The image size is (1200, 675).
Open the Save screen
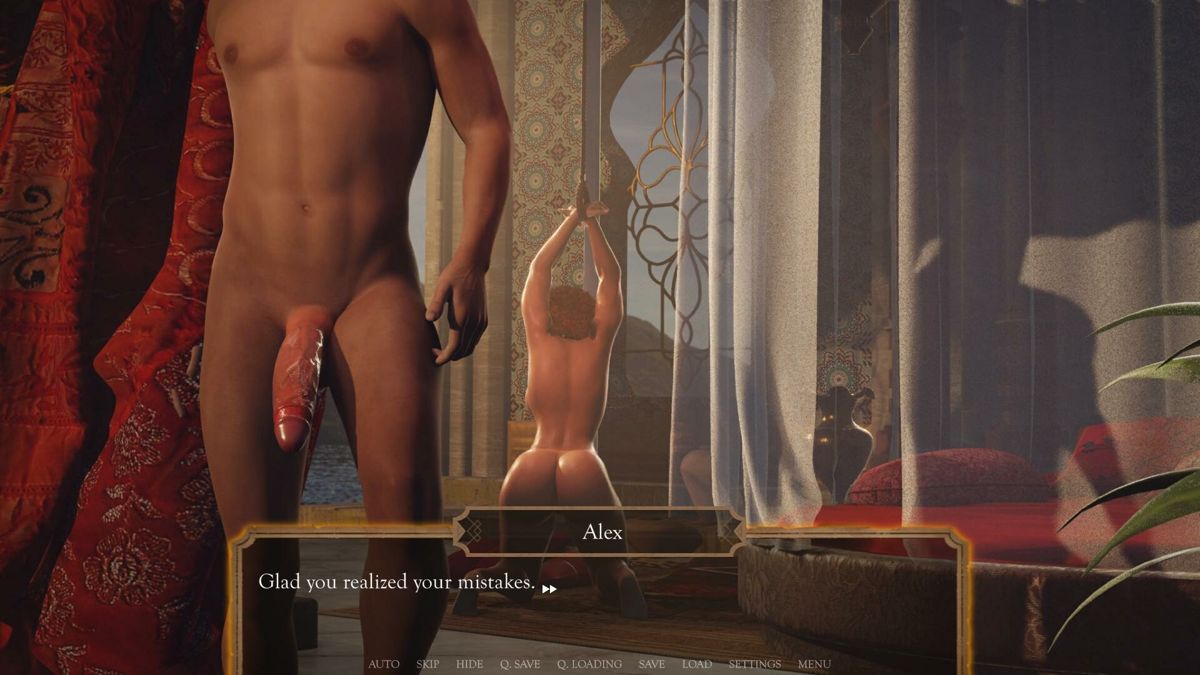[x=651, y=664]
